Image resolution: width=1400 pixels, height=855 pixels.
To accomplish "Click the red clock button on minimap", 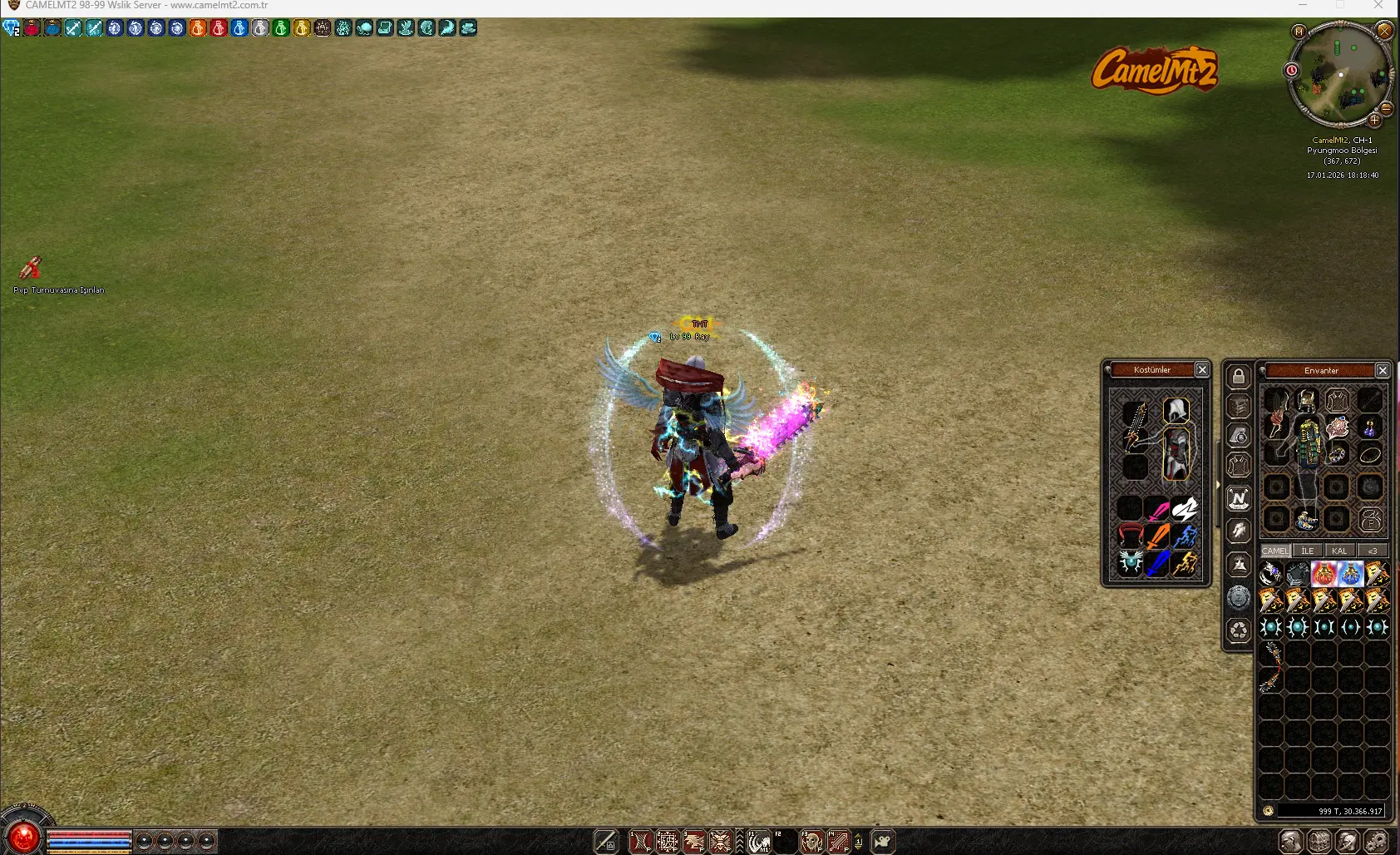I will click(x=1292, y=70).
